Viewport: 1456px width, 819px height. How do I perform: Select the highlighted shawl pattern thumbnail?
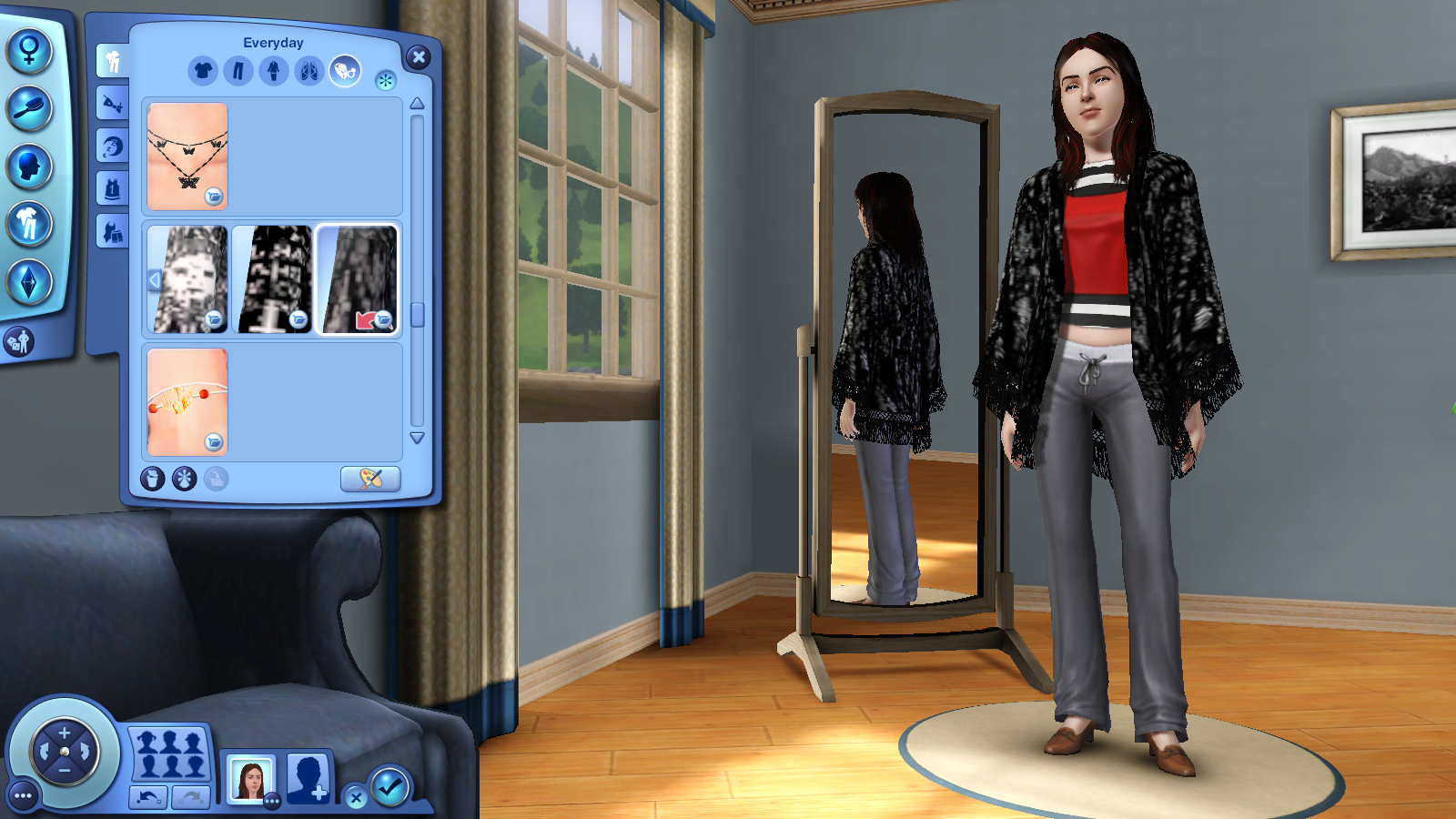pos(359,276)
